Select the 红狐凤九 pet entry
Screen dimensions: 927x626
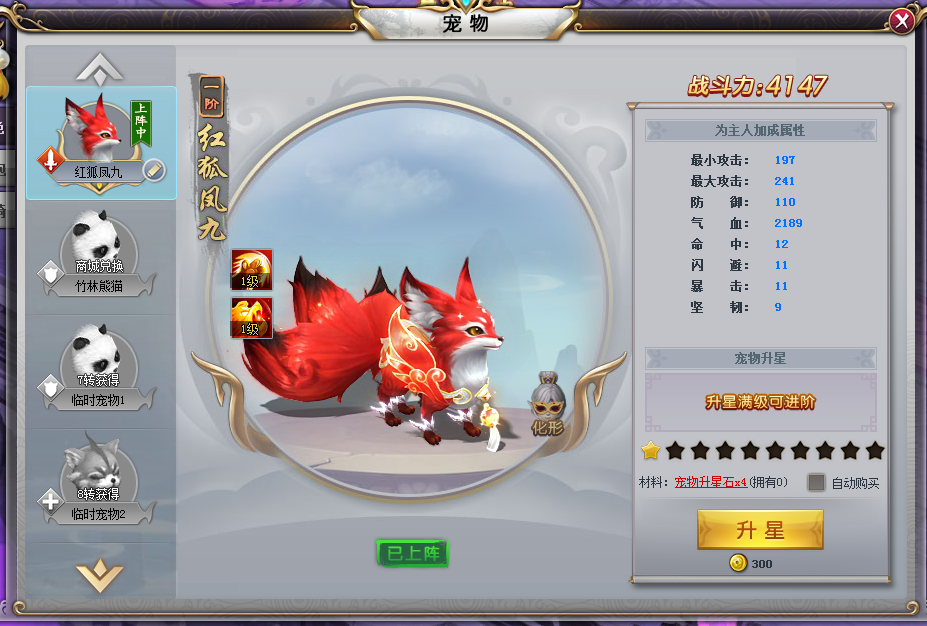(101, 142)
